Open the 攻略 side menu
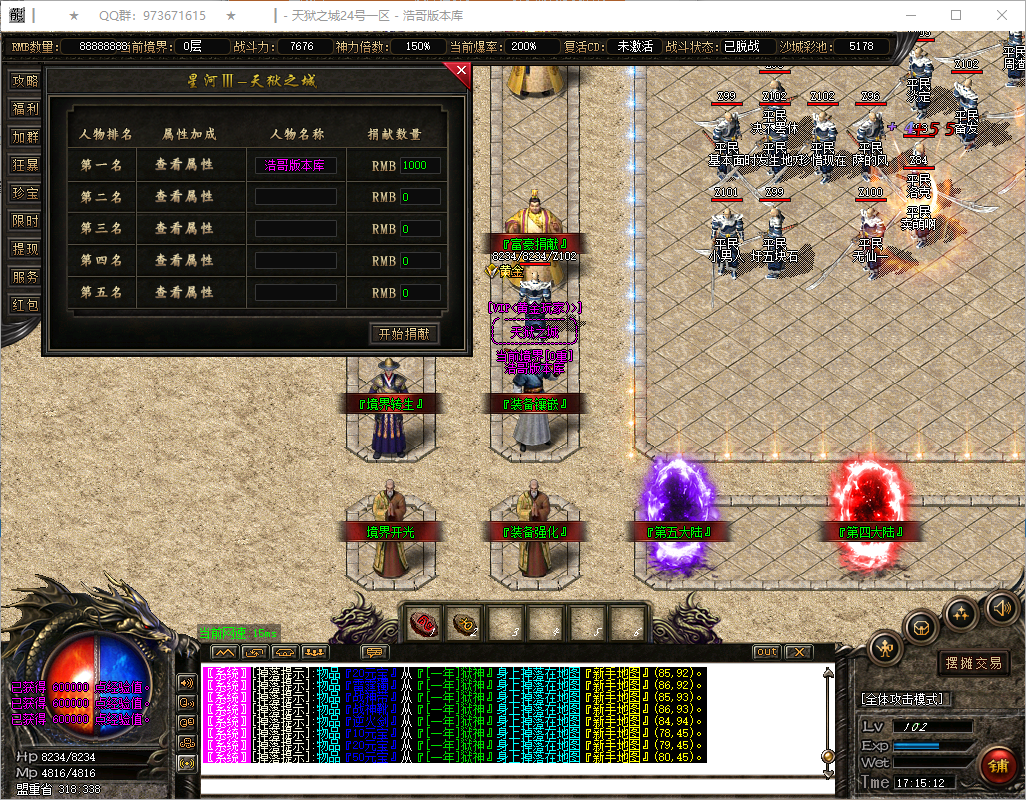Screen dimensions: 1026x800 (25, 81)
